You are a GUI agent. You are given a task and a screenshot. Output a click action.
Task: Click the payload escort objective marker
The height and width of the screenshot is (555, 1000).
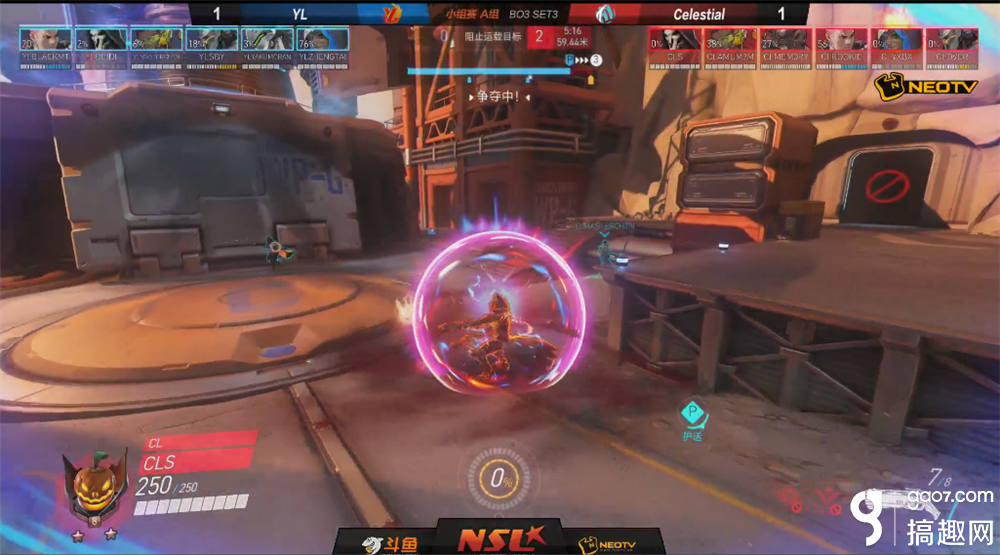[x=692, y=413]
